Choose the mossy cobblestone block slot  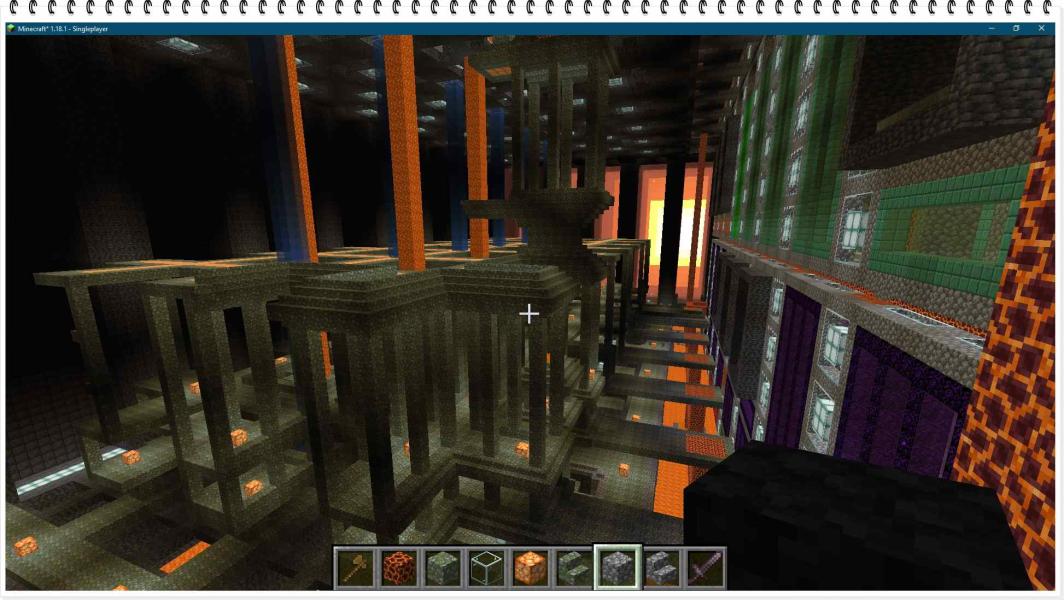(442, 568)
